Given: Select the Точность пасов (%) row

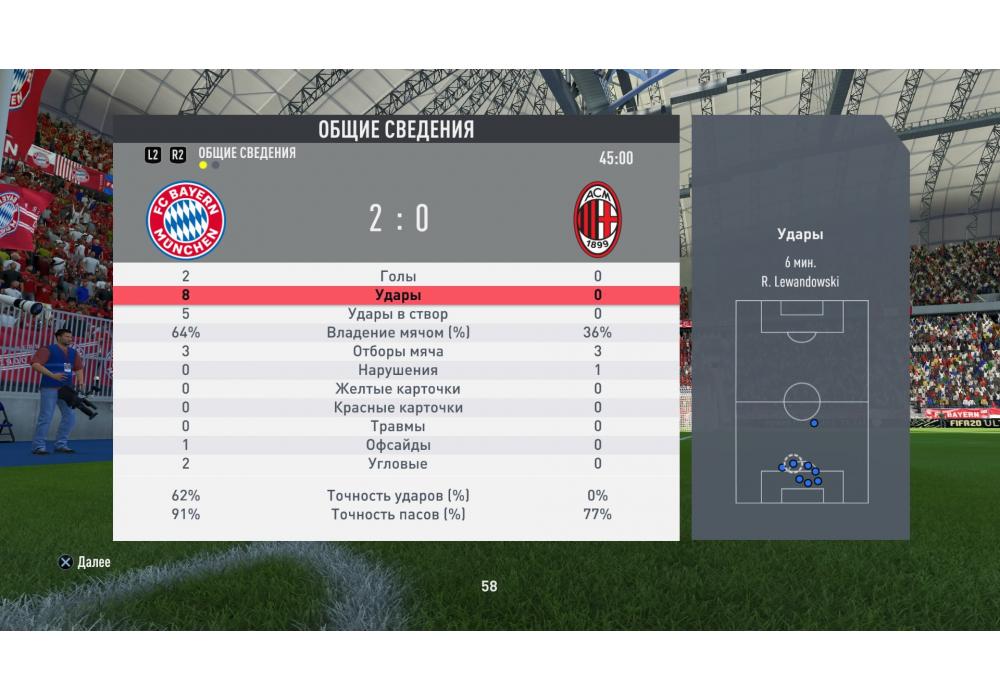Looking at the screenshot, I should coord(398,515).
